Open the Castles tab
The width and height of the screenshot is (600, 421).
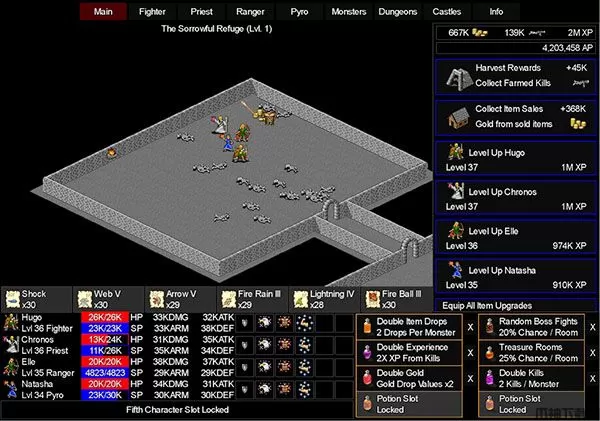click(x=447, y=12)
